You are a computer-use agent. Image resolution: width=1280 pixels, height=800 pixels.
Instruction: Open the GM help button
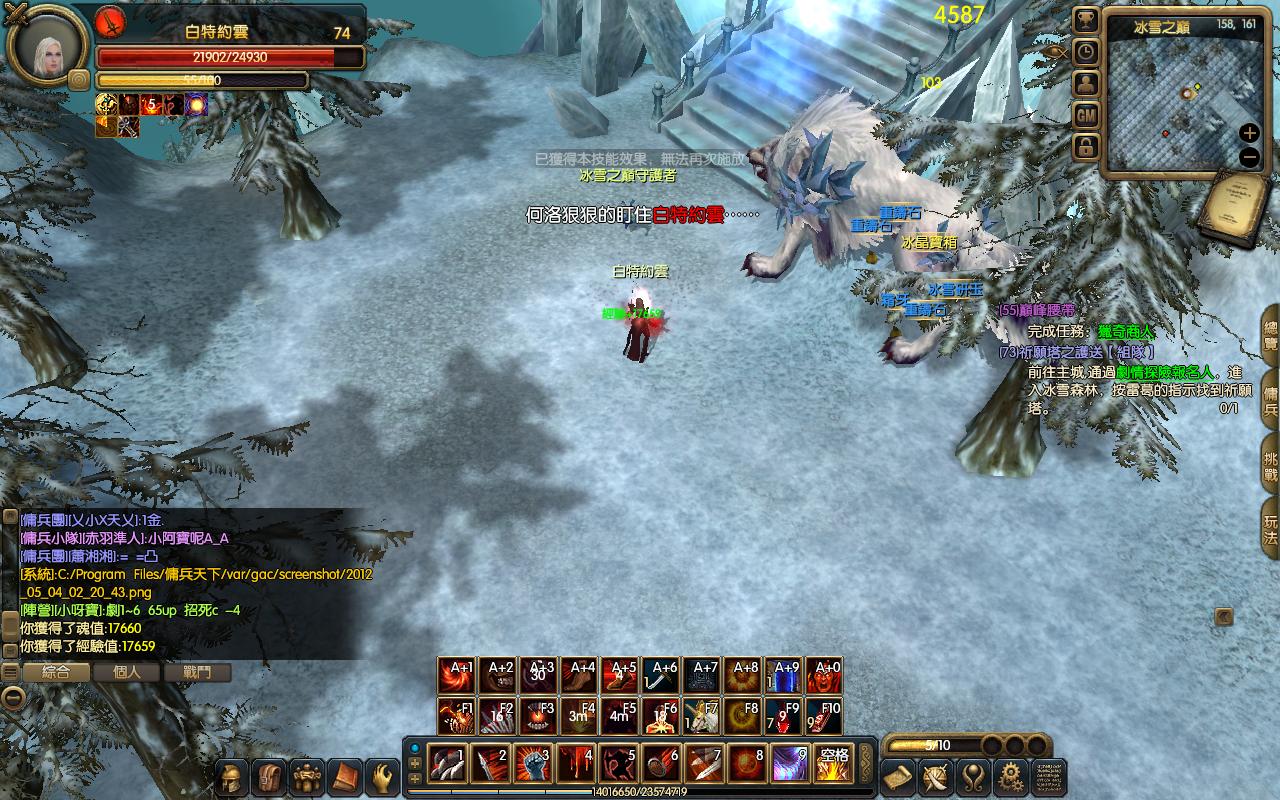point(1086,115)
